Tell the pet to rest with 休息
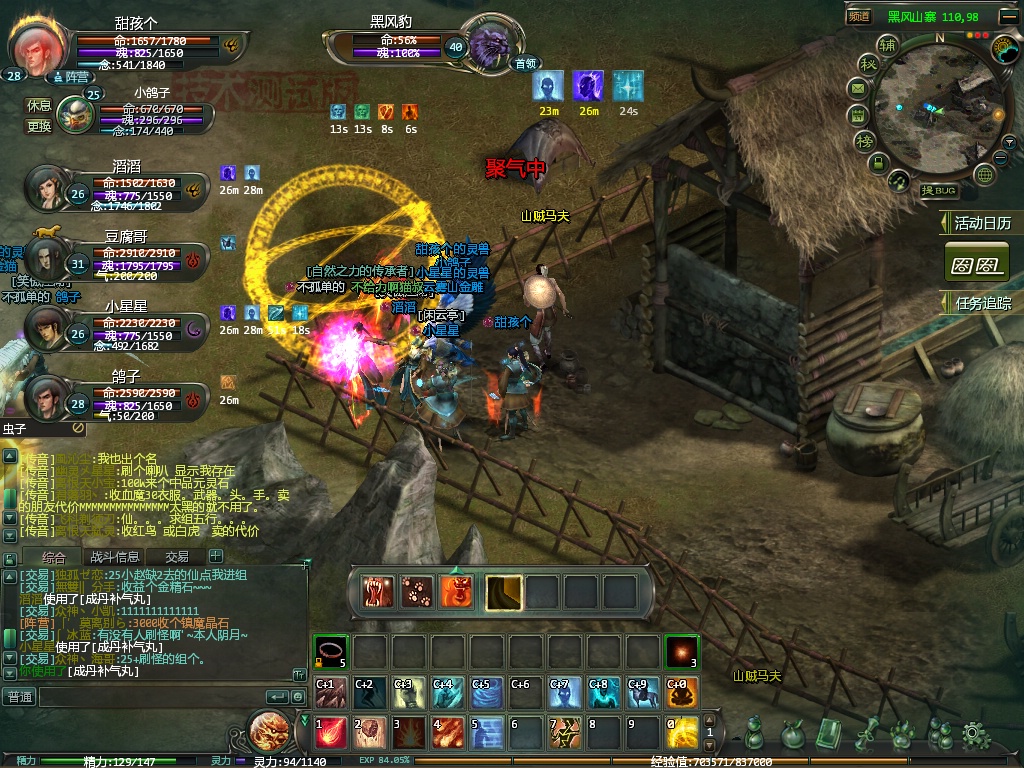This screenshot has width=1024, height=768. click(x=38, y=105)
